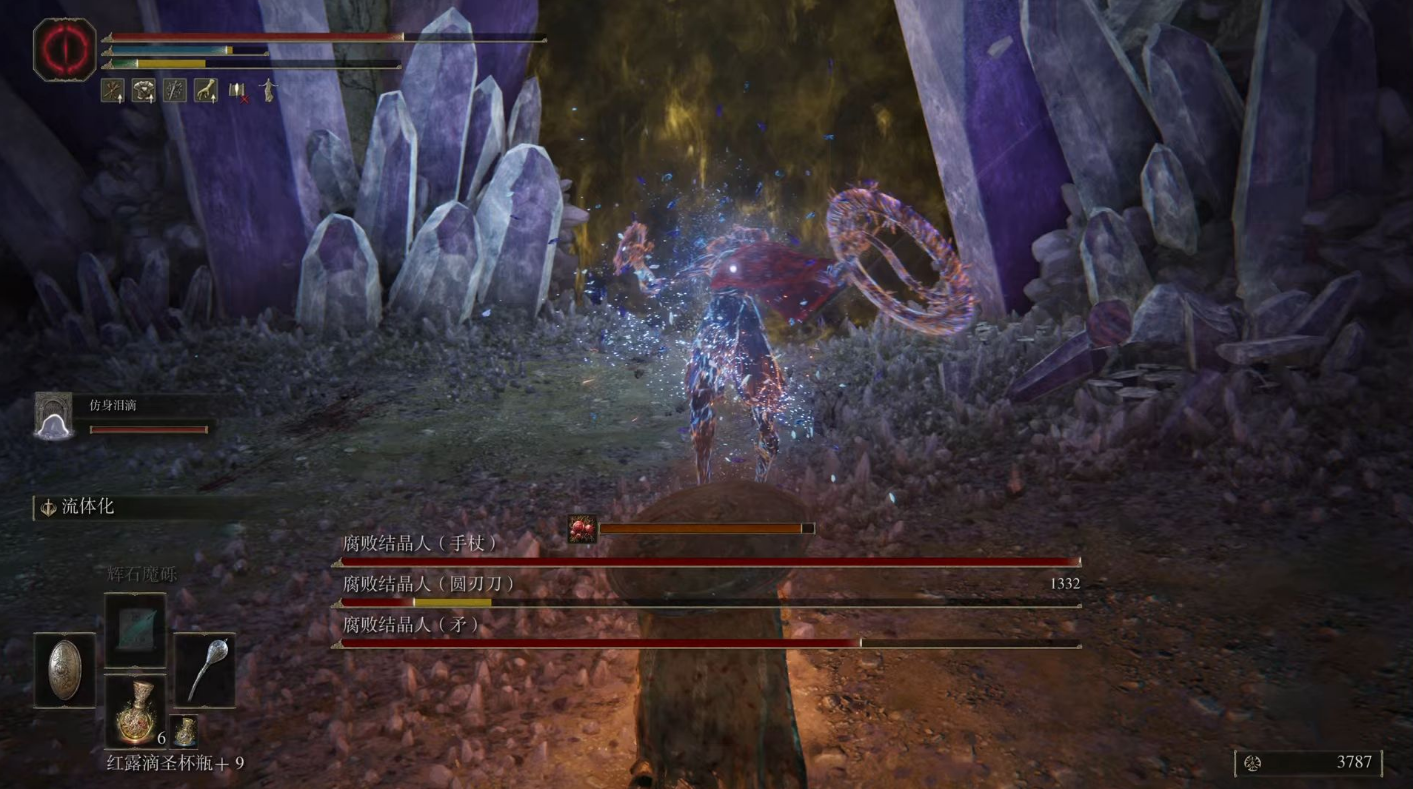Click the golden figure status icon
This screenshot has width=1413, height=789.
(x=267, y=91)
